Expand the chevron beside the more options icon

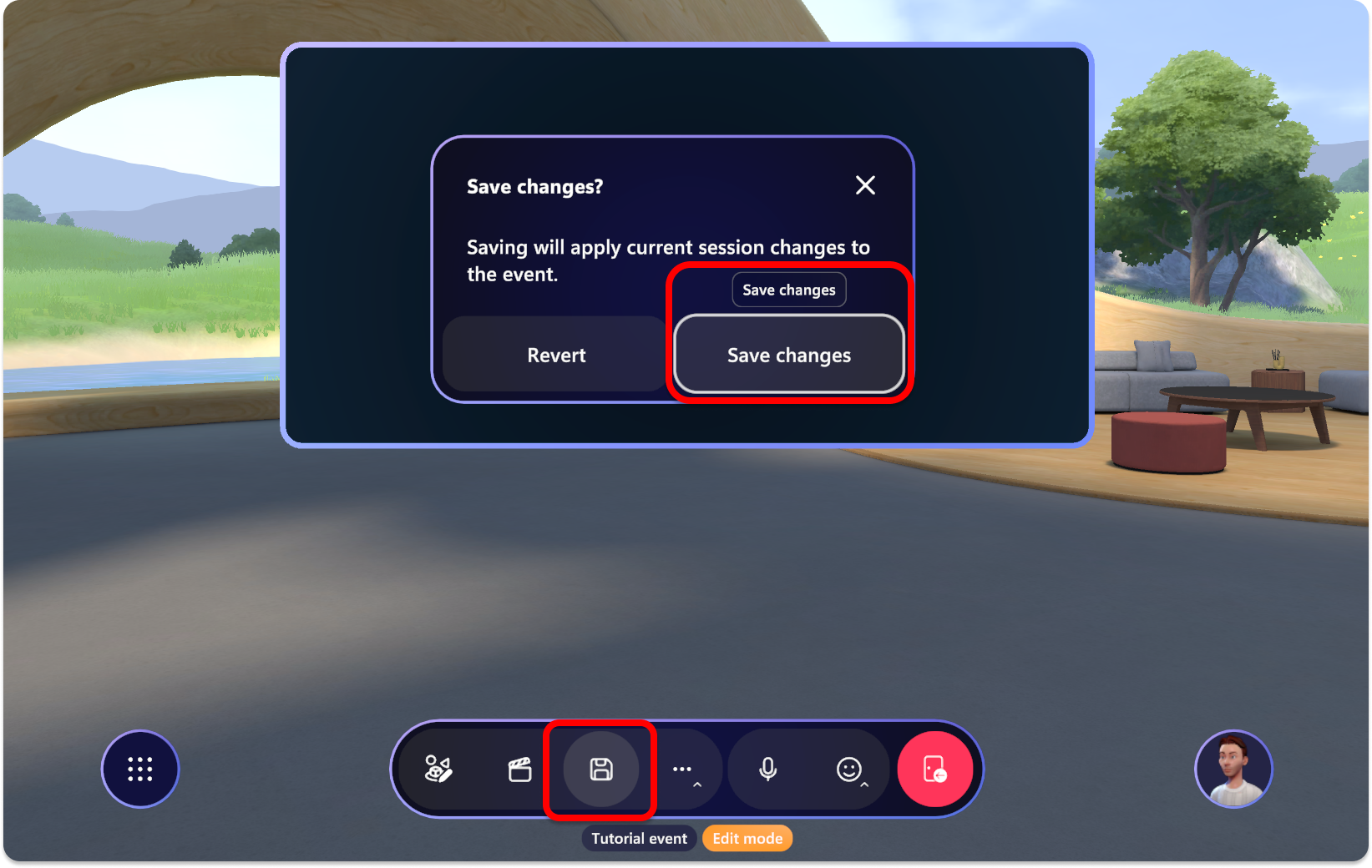[x=698, y=785]
